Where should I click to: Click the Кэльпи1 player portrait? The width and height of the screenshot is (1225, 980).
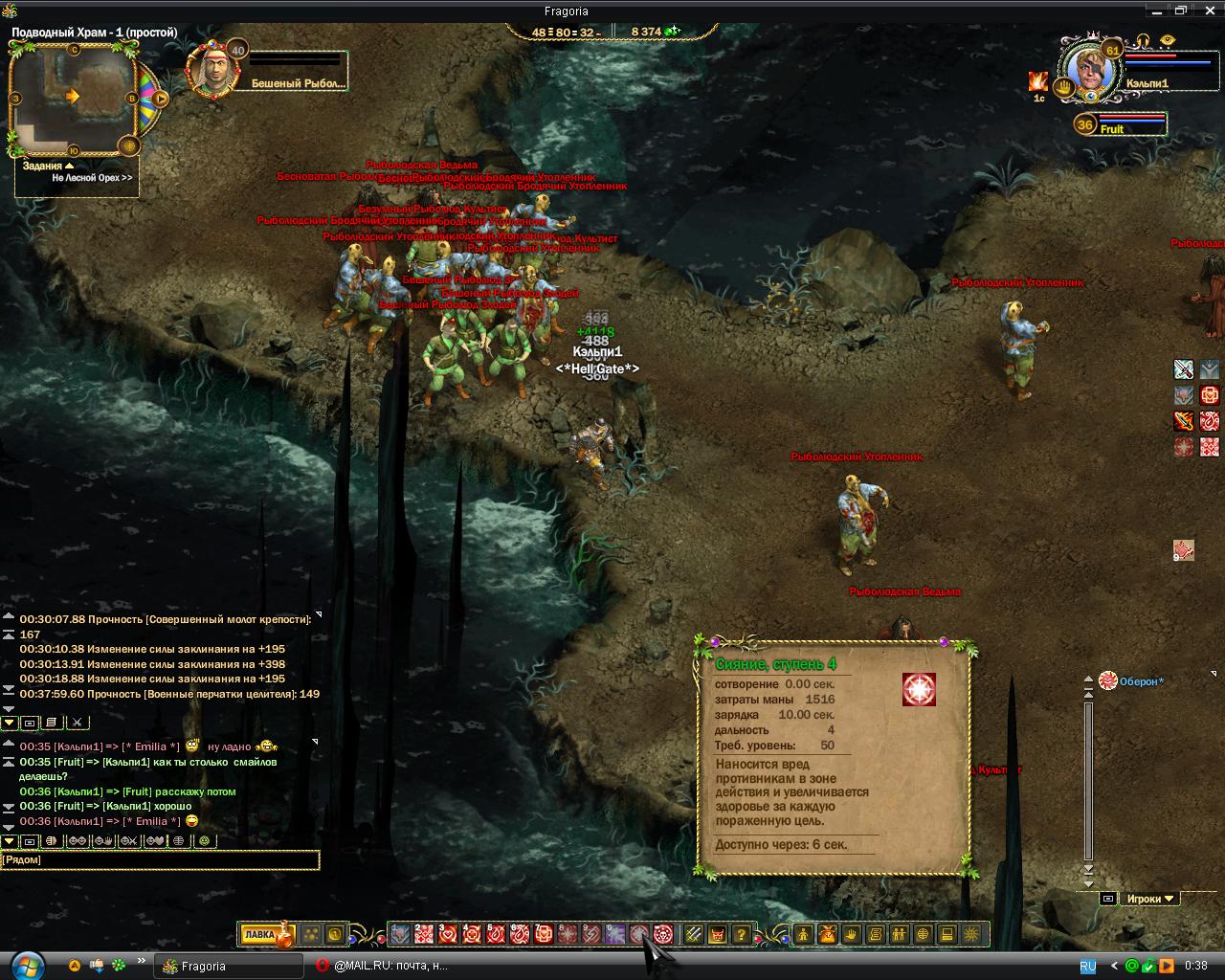[1093, 71]
